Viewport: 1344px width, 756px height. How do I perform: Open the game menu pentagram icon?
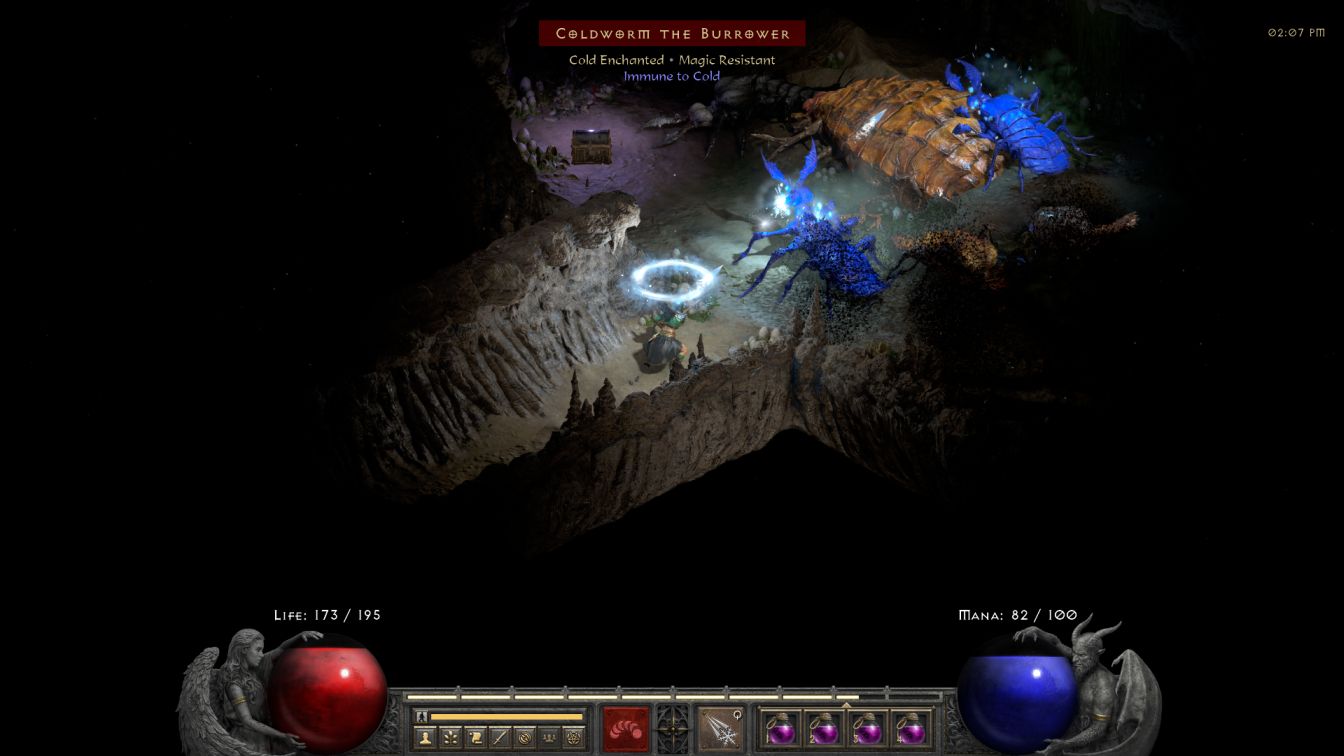pos(574,738)
